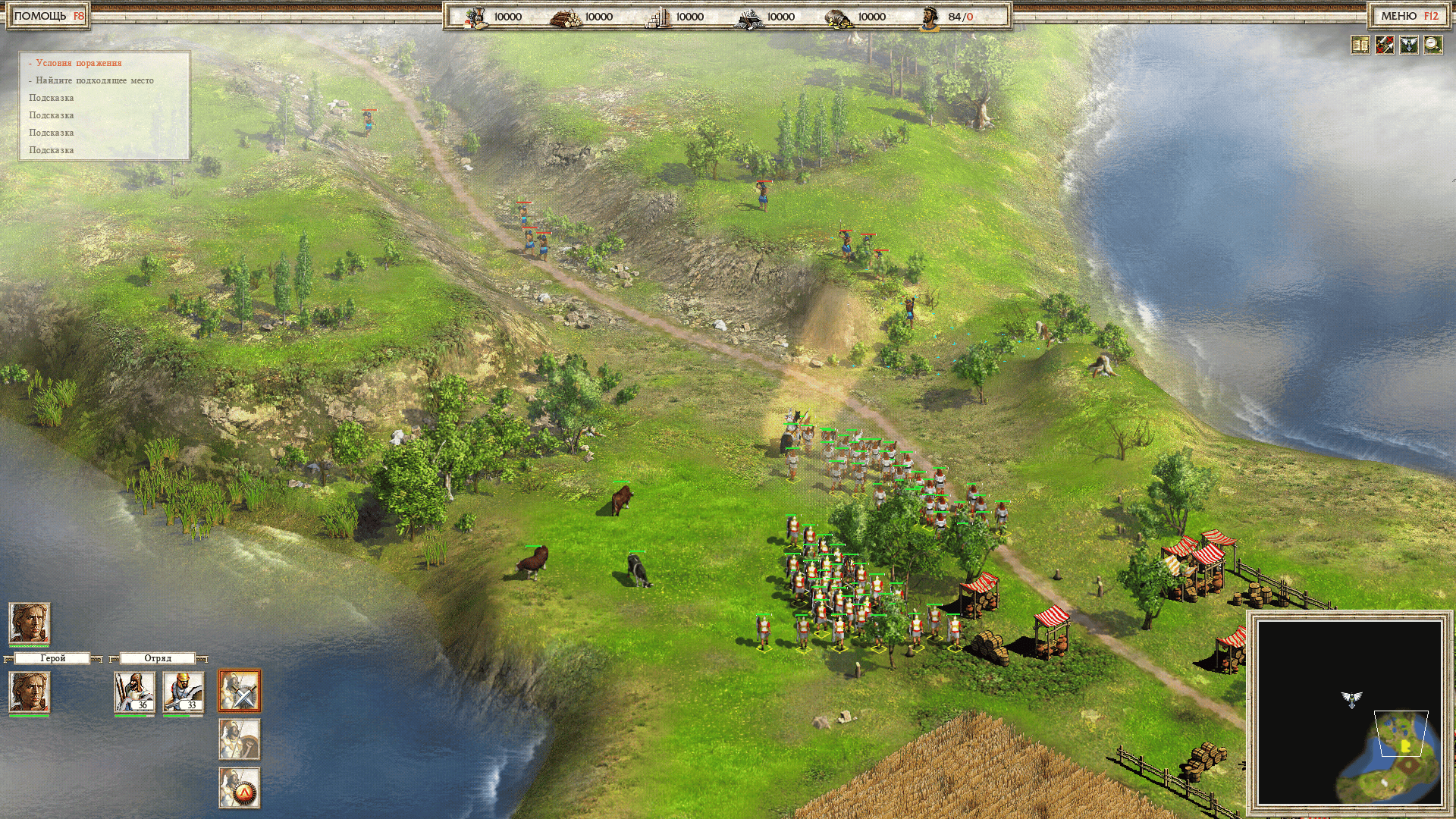The height and width of the screenshot is (819, 1456).
Task: Activate the red lambda shield ability
Action: click(x=240, y=787)
